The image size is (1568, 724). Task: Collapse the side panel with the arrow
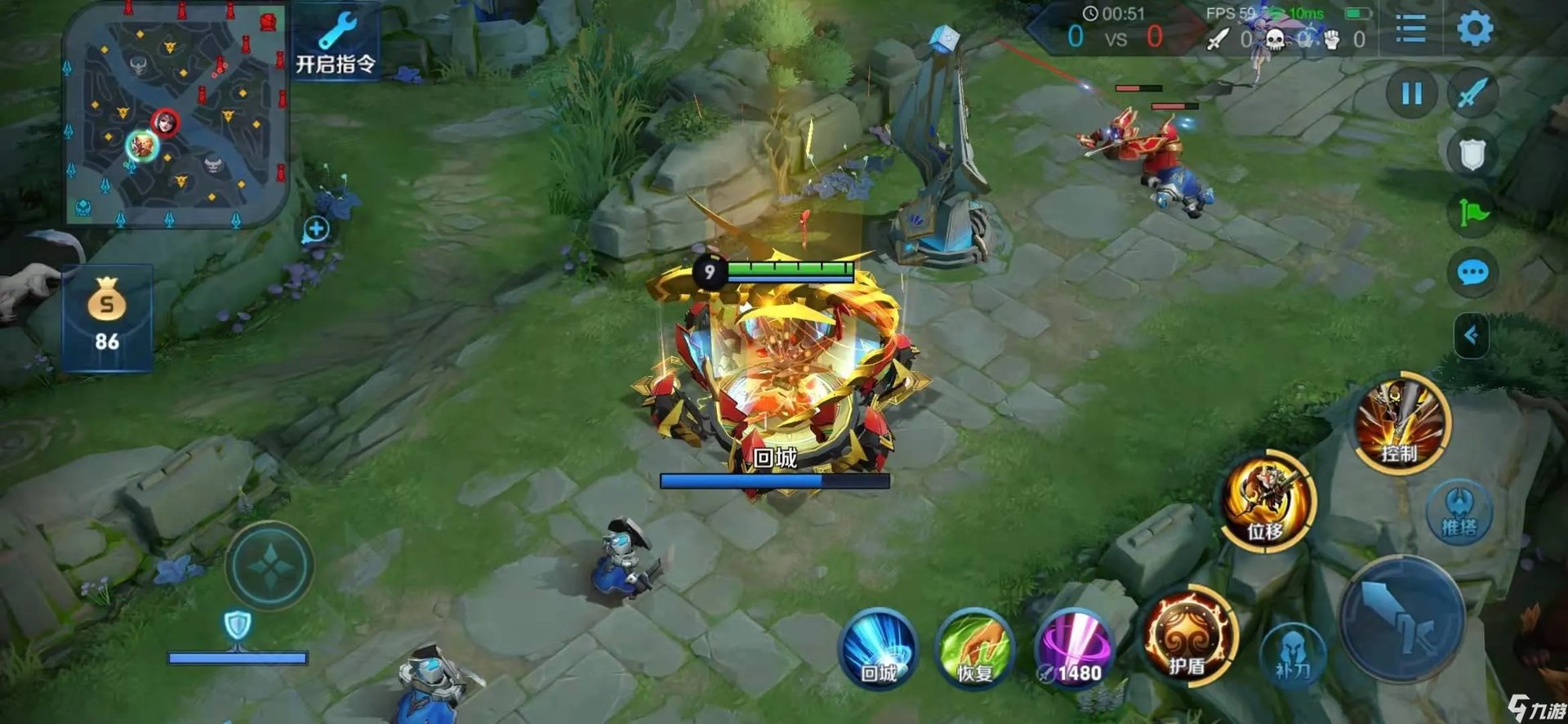pyautogui.click(x=1471, y=335)
